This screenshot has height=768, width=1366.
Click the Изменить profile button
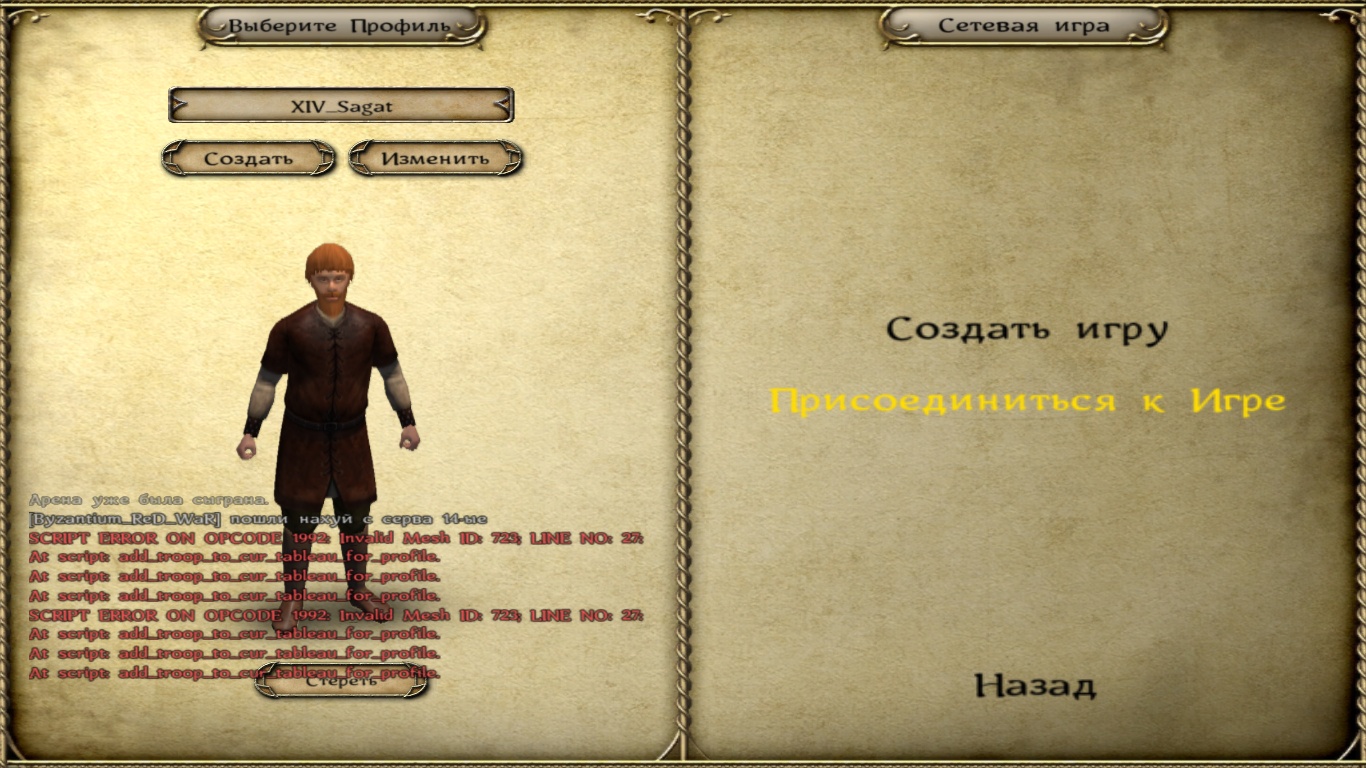pos(435,158)
